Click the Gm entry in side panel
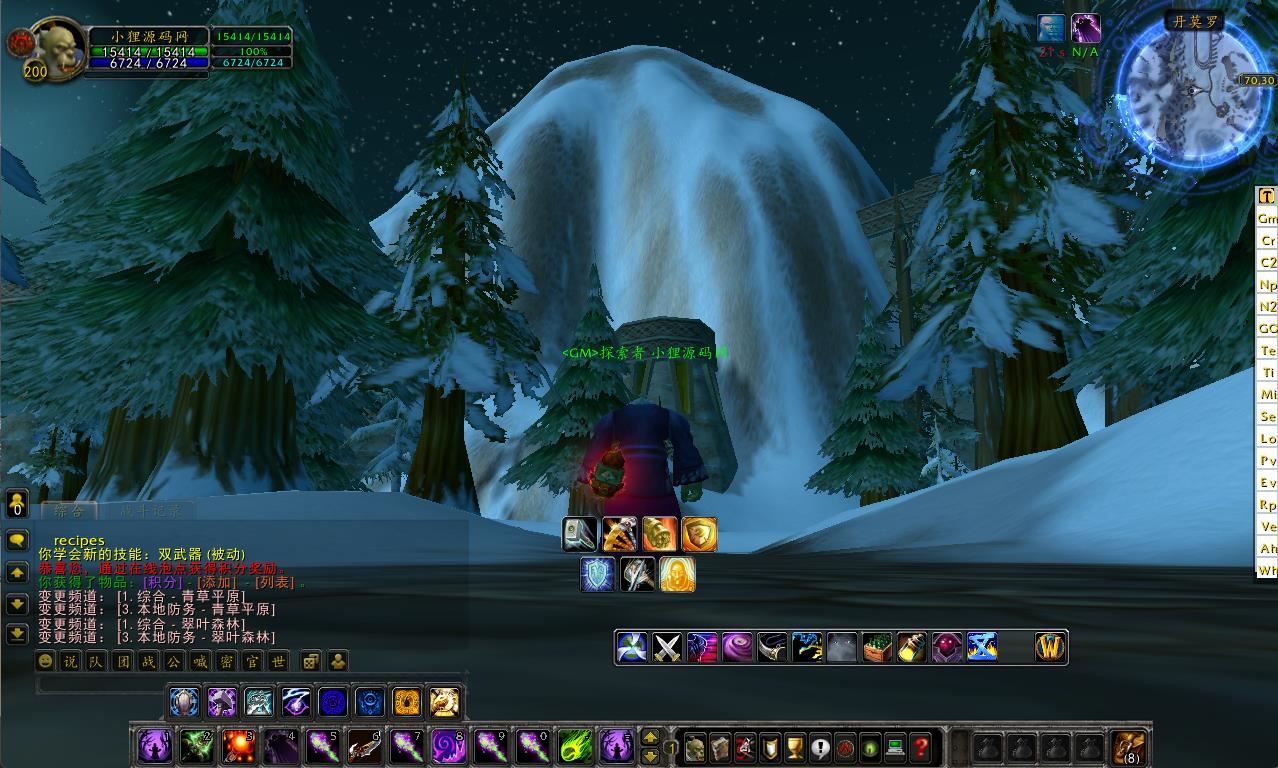 pos(1267,218)
